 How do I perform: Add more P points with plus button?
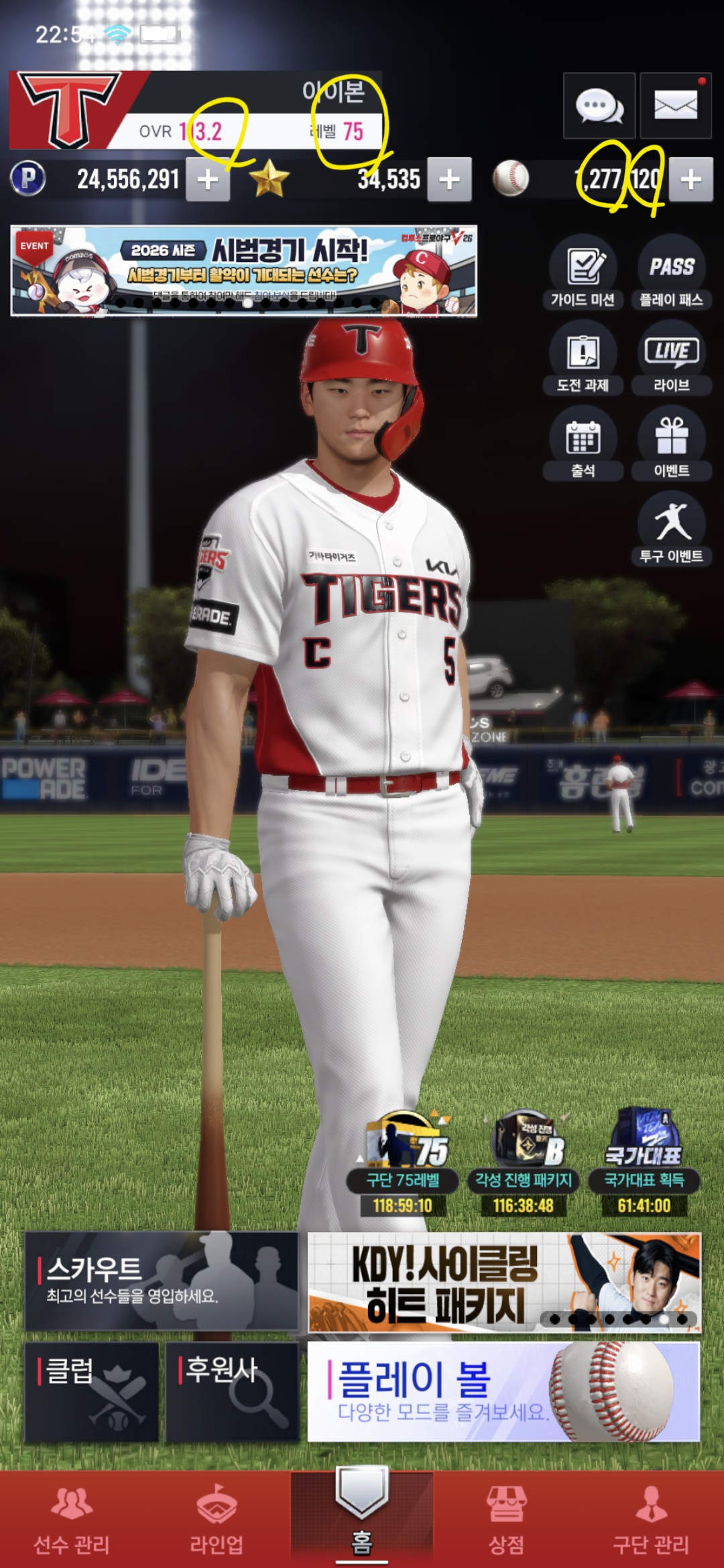coord(208,180)
